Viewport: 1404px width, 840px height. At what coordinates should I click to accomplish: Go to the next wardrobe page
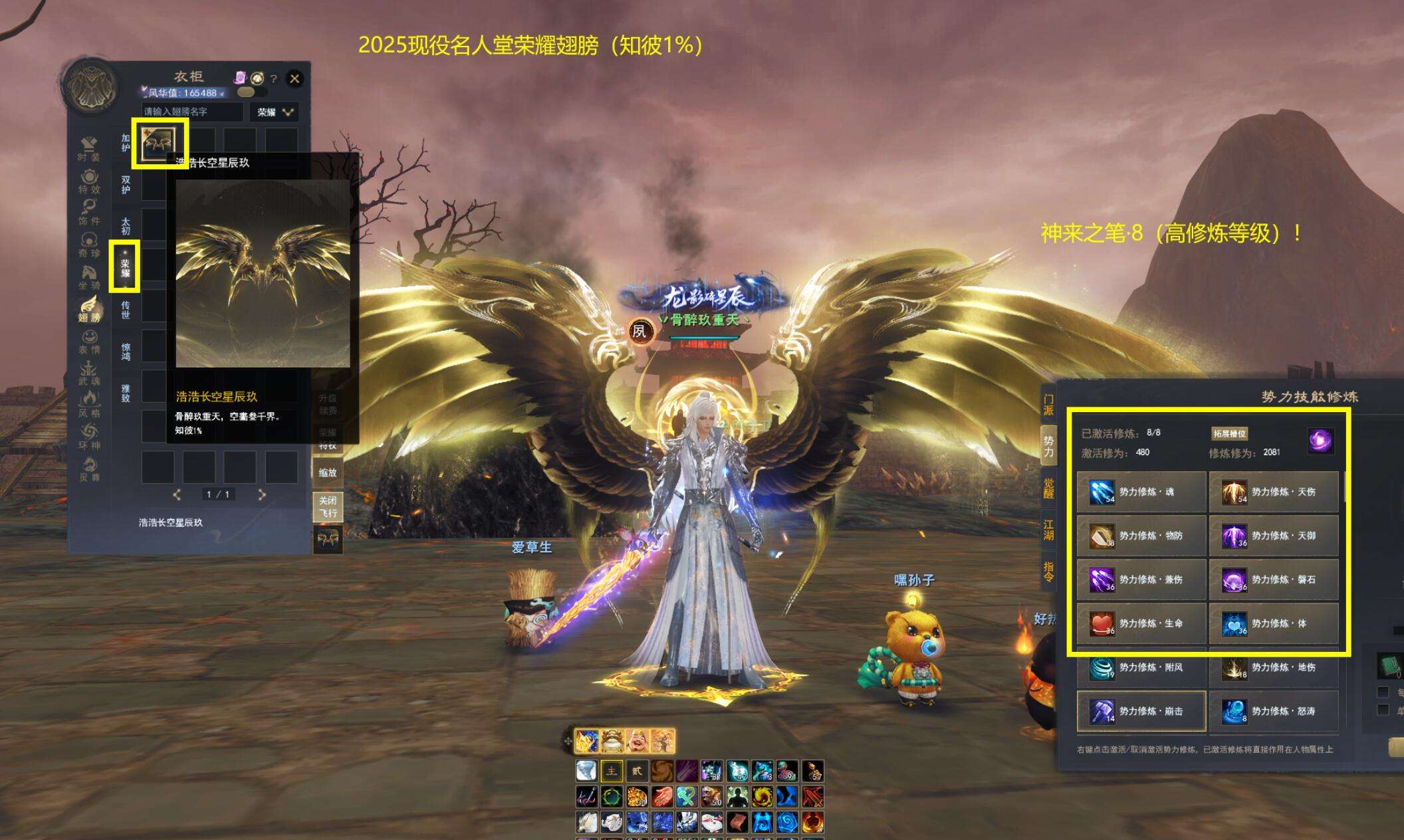[262, 494]
